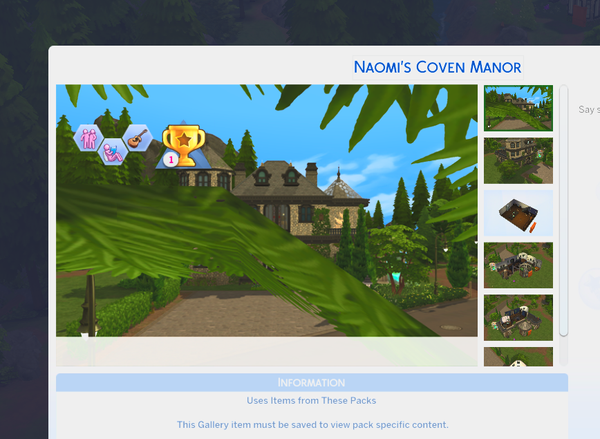Click the pink two-people lot trait icon

pos(88,137)
